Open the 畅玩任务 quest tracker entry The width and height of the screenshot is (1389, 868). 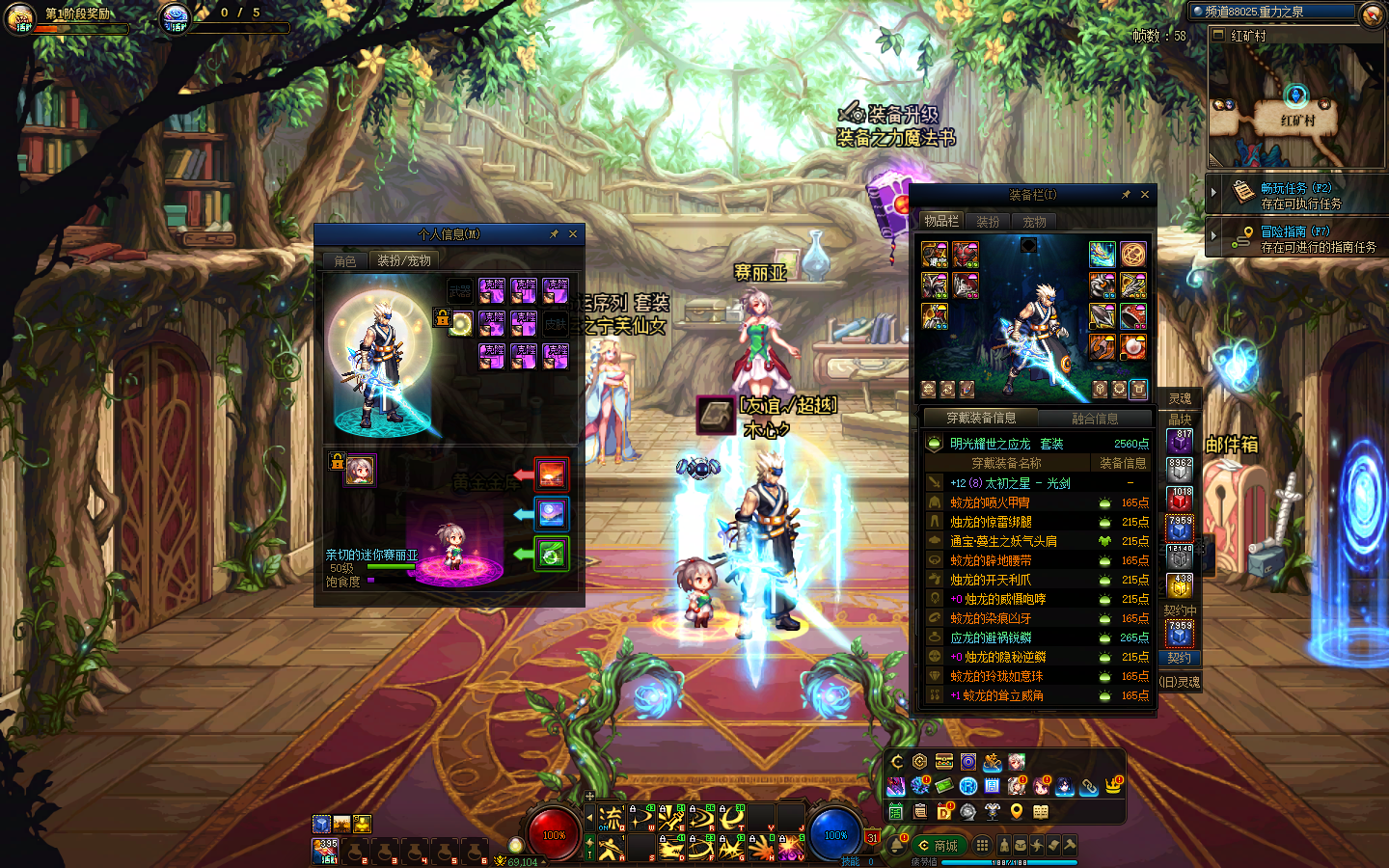pyautogui.click(x=1295, y=196)
